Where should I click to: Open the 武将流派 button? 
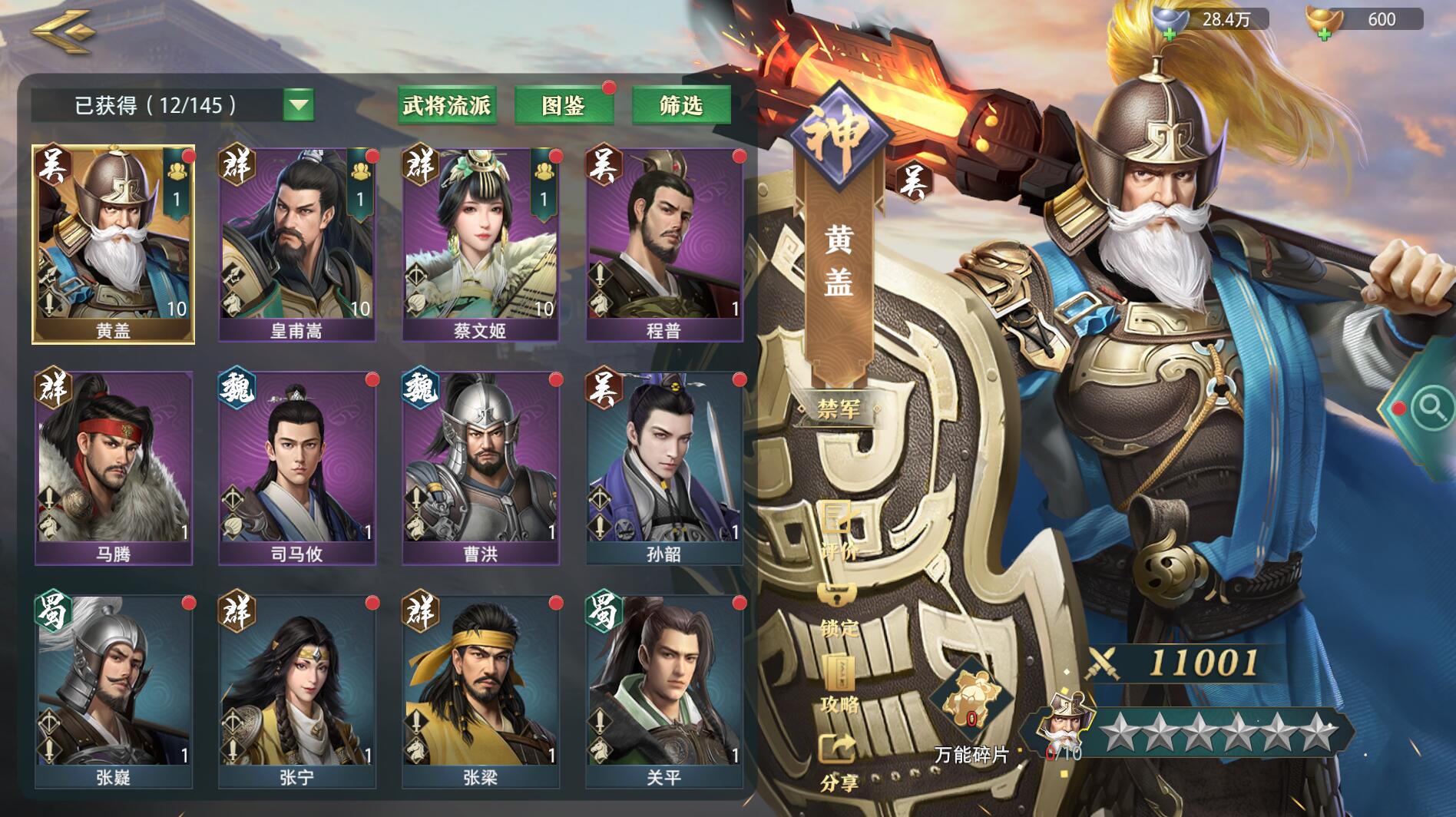[447, 105]
